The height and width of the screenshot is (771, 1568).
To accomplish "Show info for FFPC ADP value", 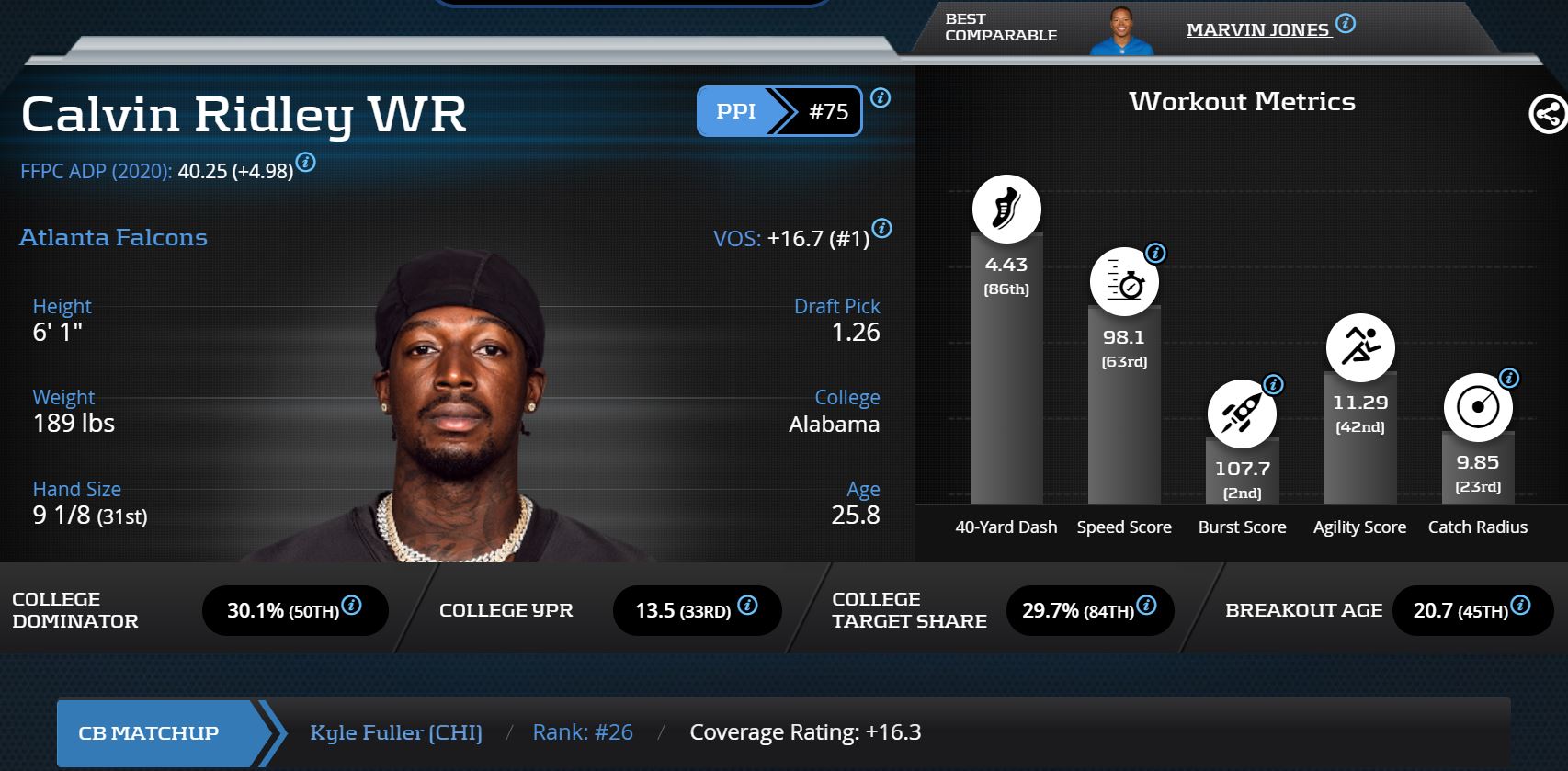I will coord(306,163).
